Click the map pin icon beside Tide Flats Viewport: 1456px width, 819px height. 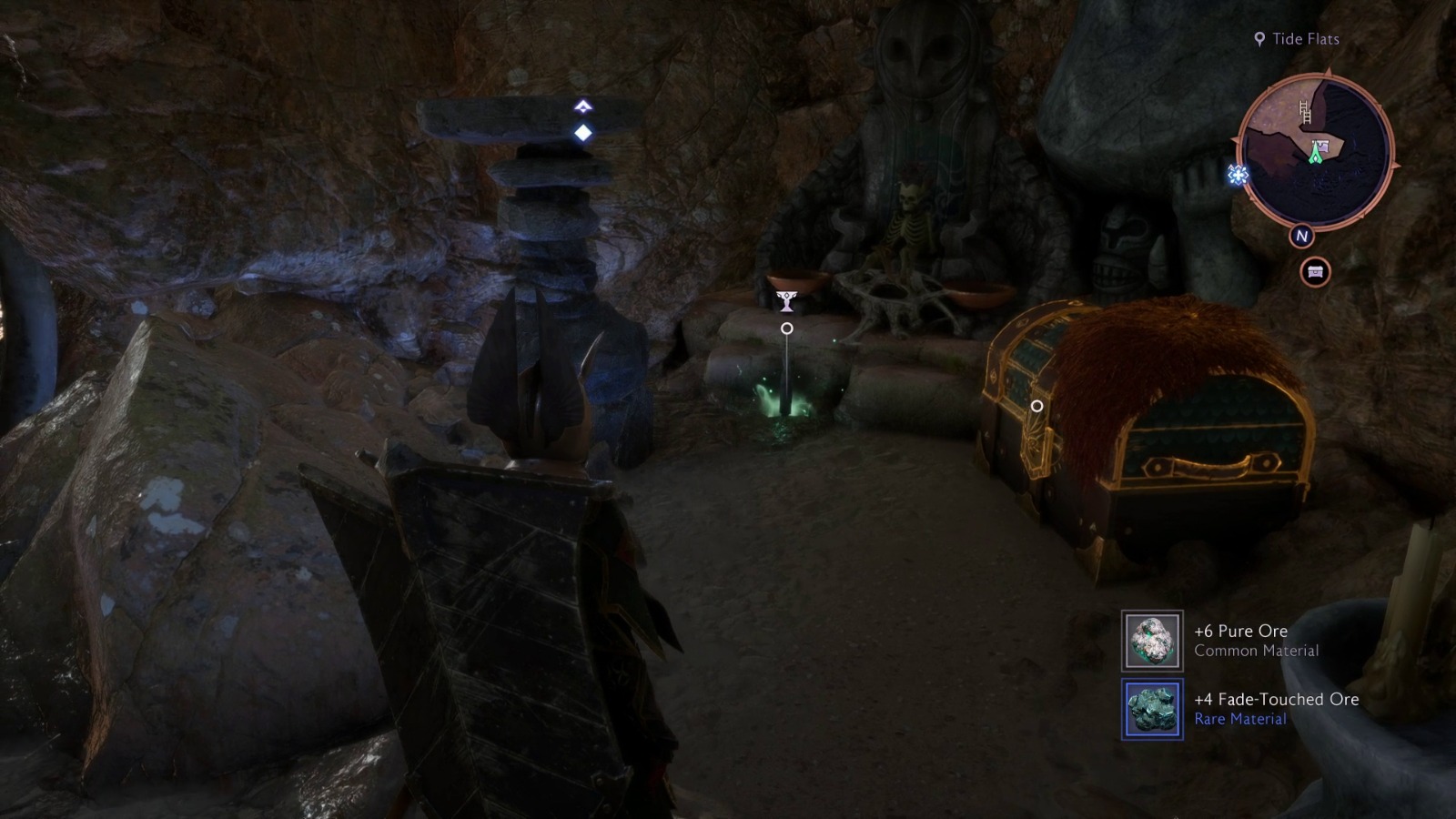point(1260,39)
